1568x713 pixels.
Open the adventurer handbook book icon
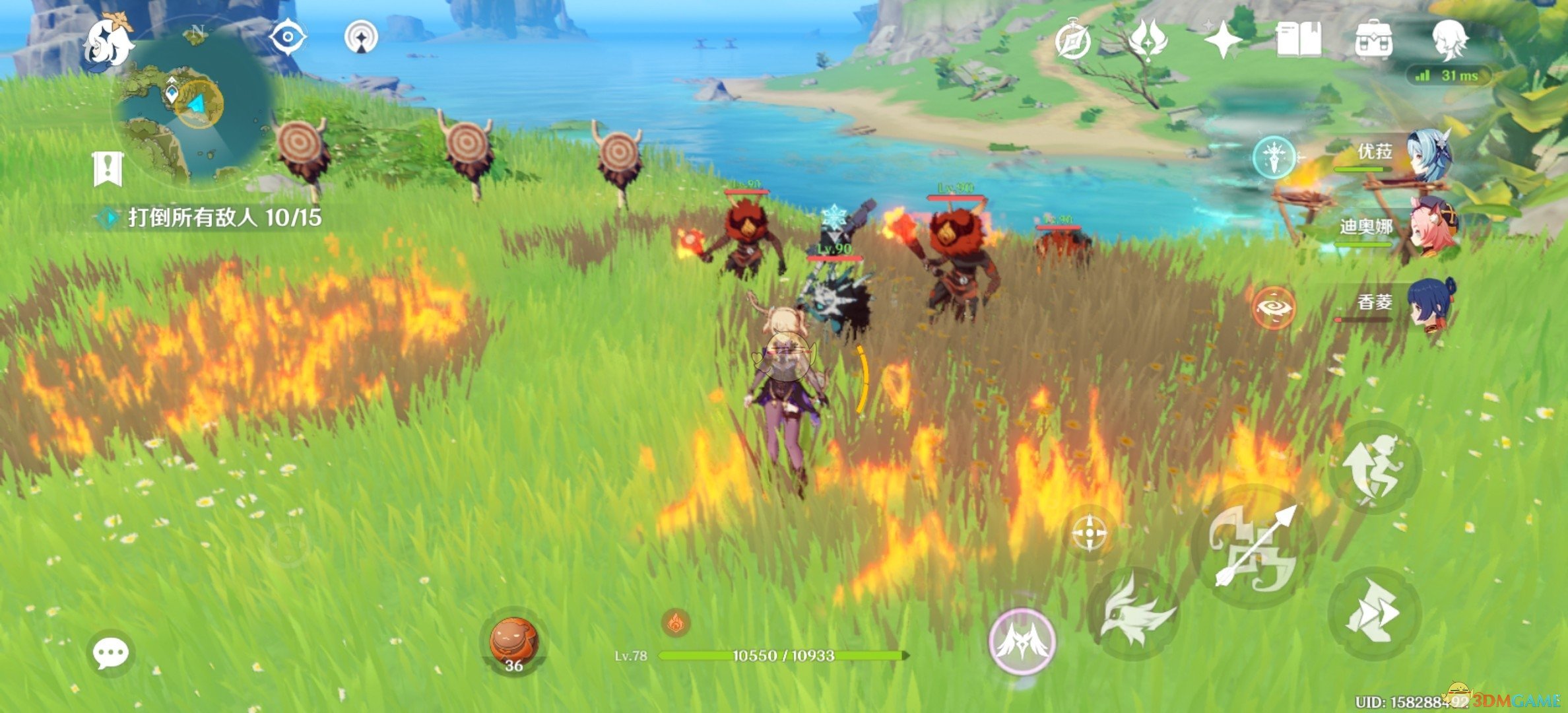[x=1299, y=40]
